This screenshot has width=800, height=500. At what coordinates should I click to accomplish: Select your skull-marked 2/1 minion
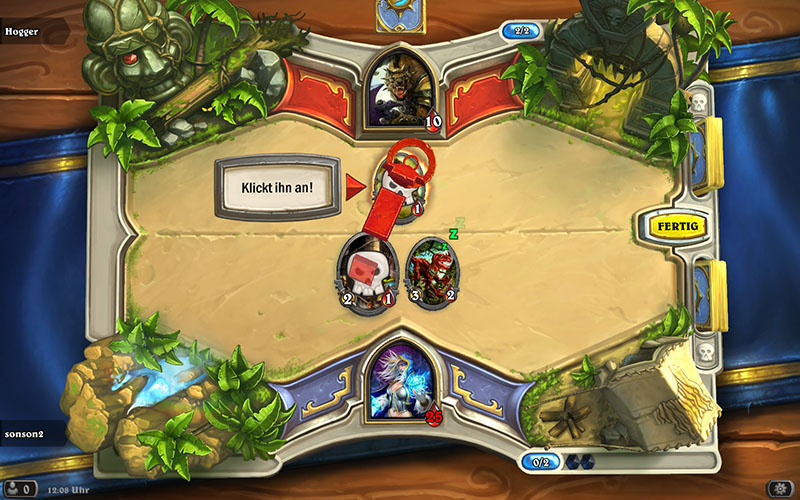[x=362, y=271]
